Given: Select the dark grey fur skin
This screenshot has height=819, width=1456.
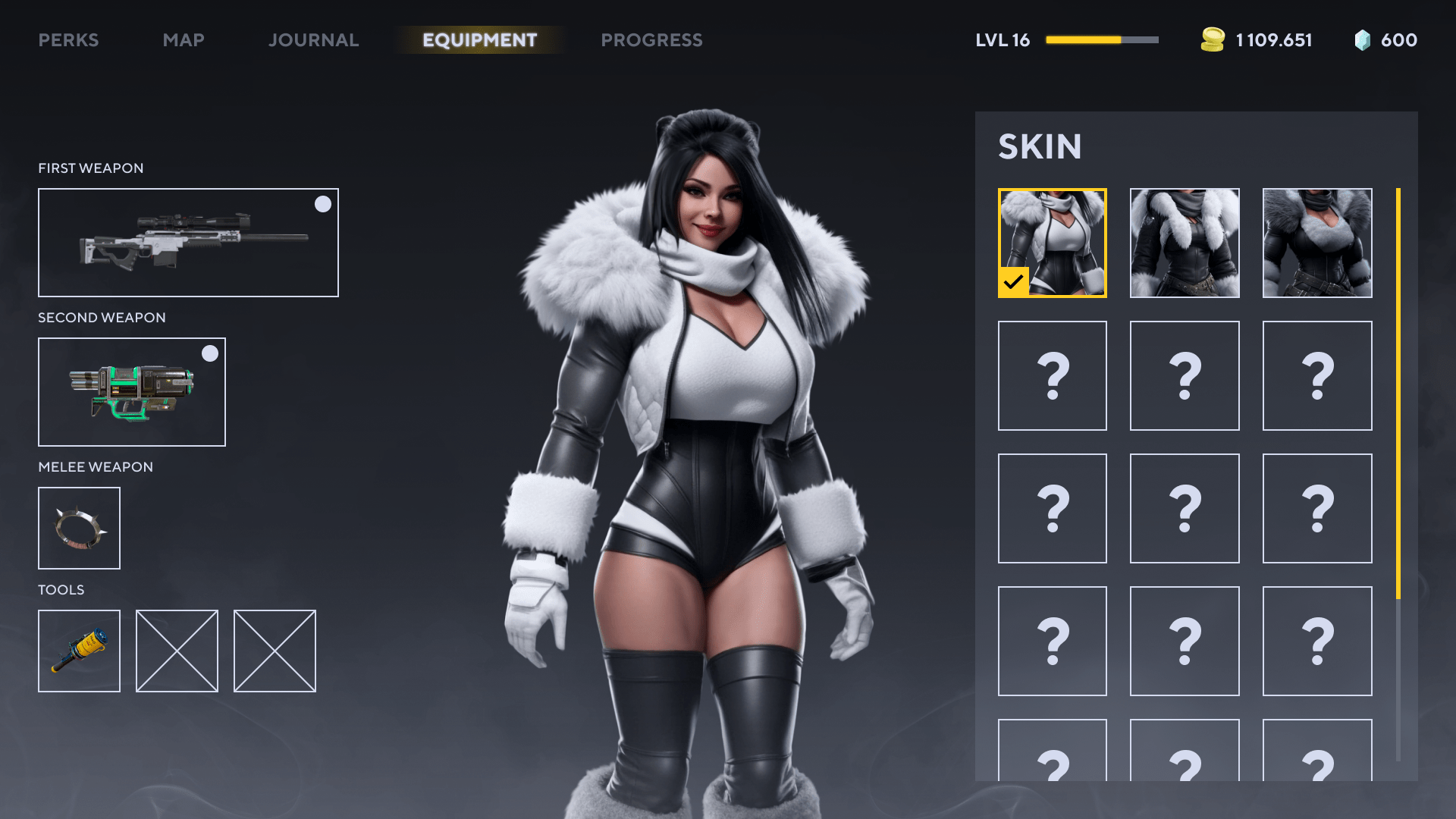Looking at the screenshot, I should tap(1317, 243).
